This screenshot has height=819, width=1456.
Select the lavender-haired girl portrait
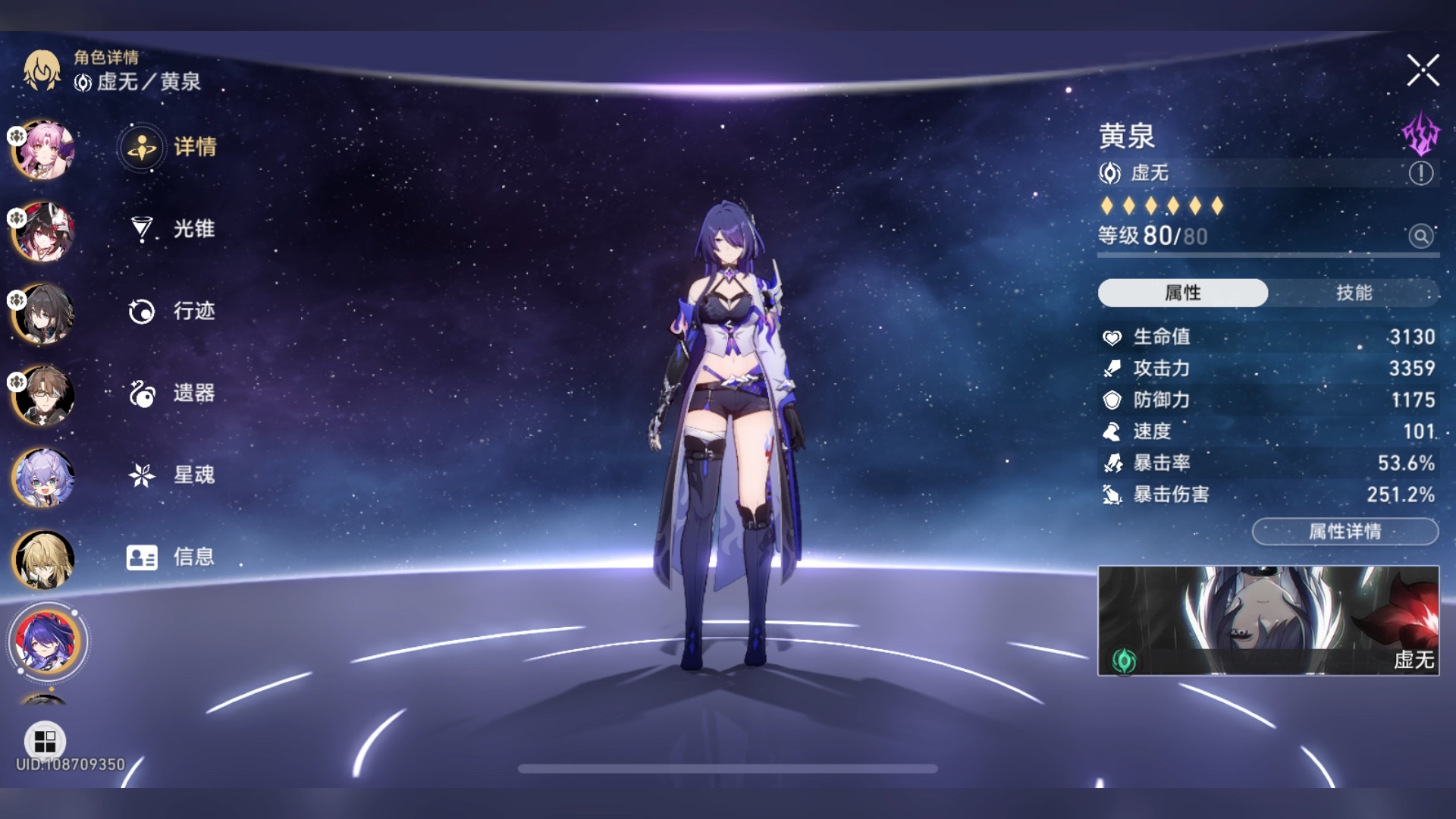(44, 478)
